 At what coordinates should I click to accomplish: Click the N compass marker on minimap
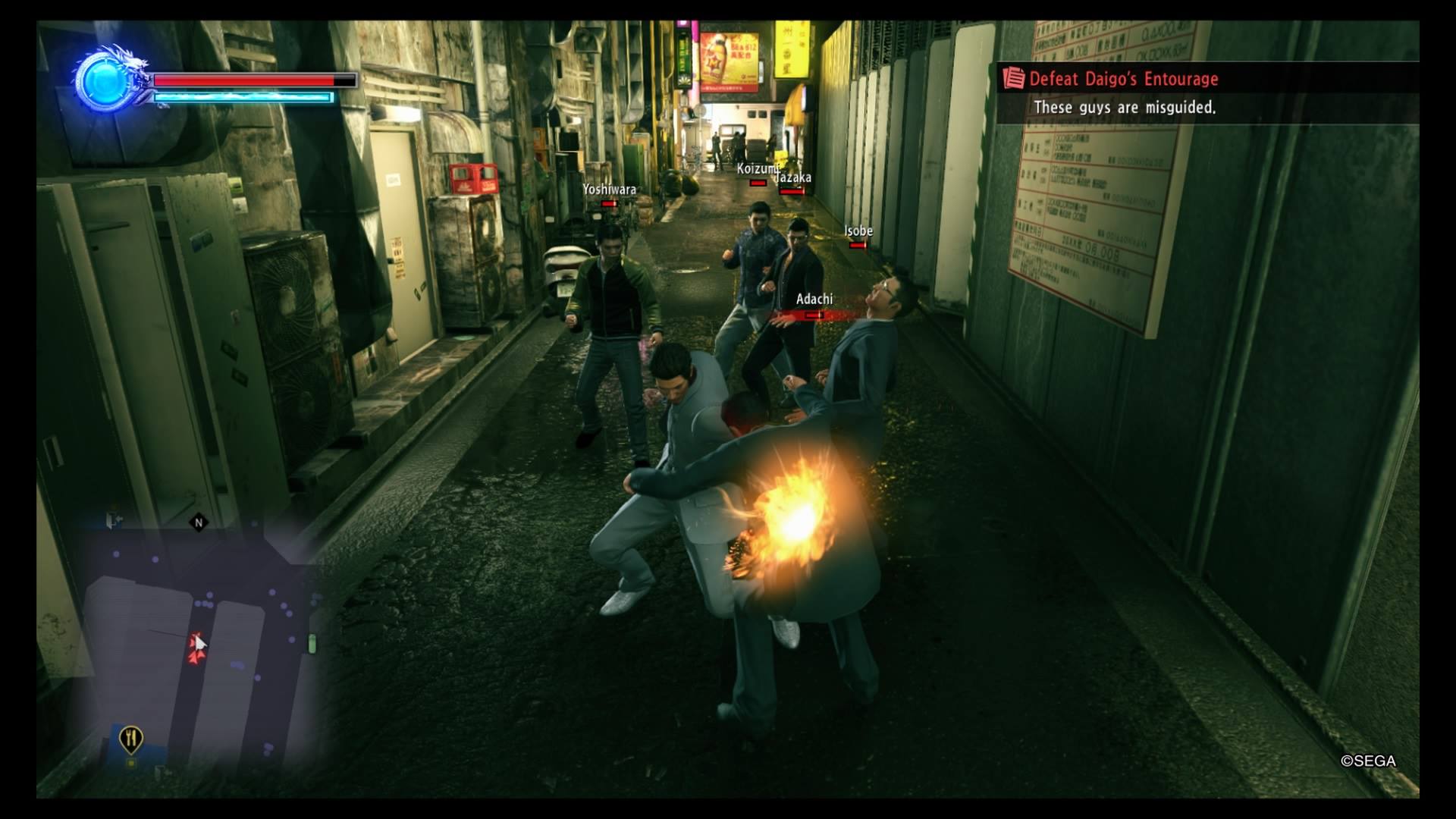[199, 522]
